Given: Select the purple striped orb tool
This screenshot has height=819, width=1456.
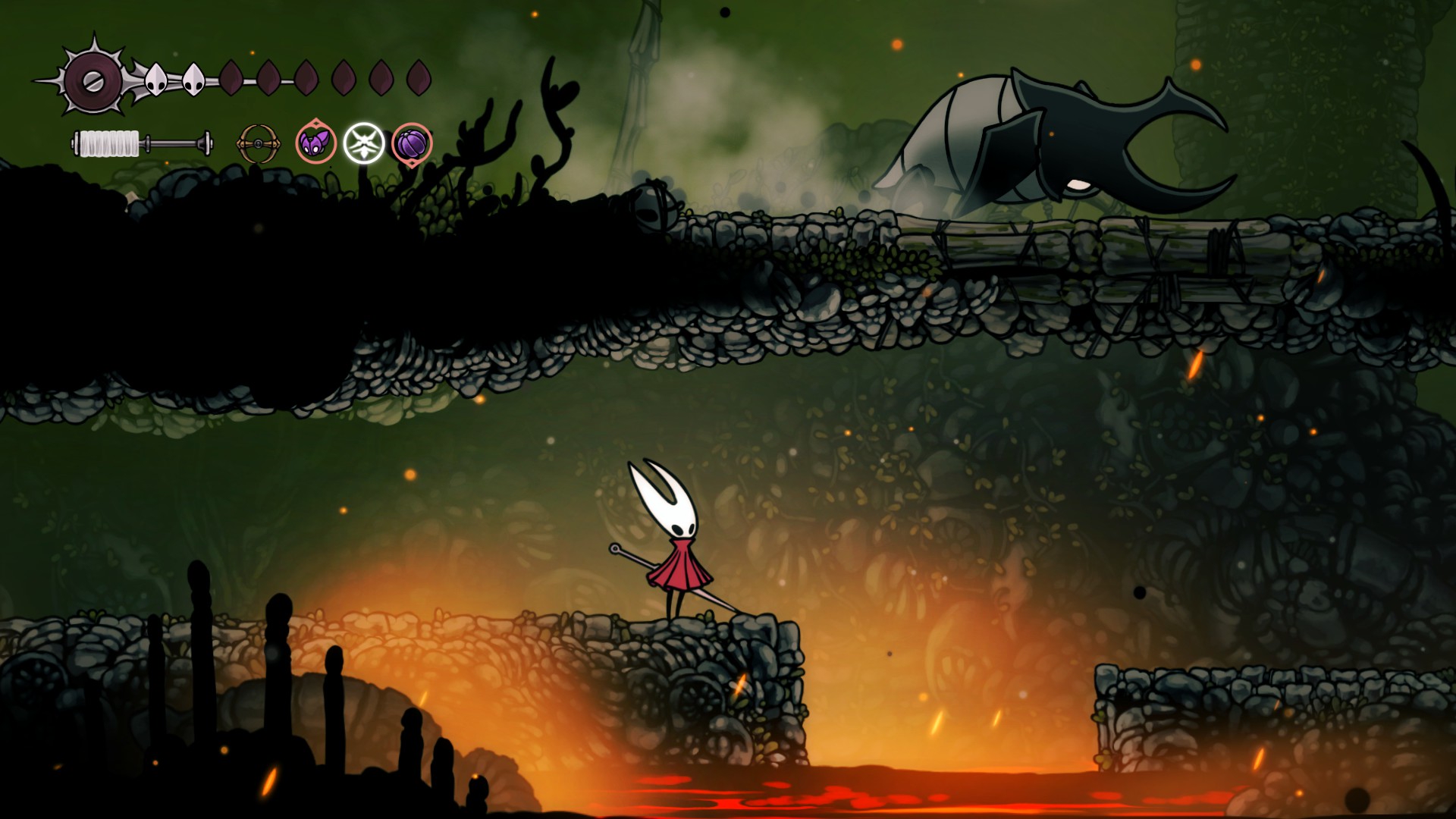Looking at the screenshot, I should pyautogui.click(x=412, y=143).
